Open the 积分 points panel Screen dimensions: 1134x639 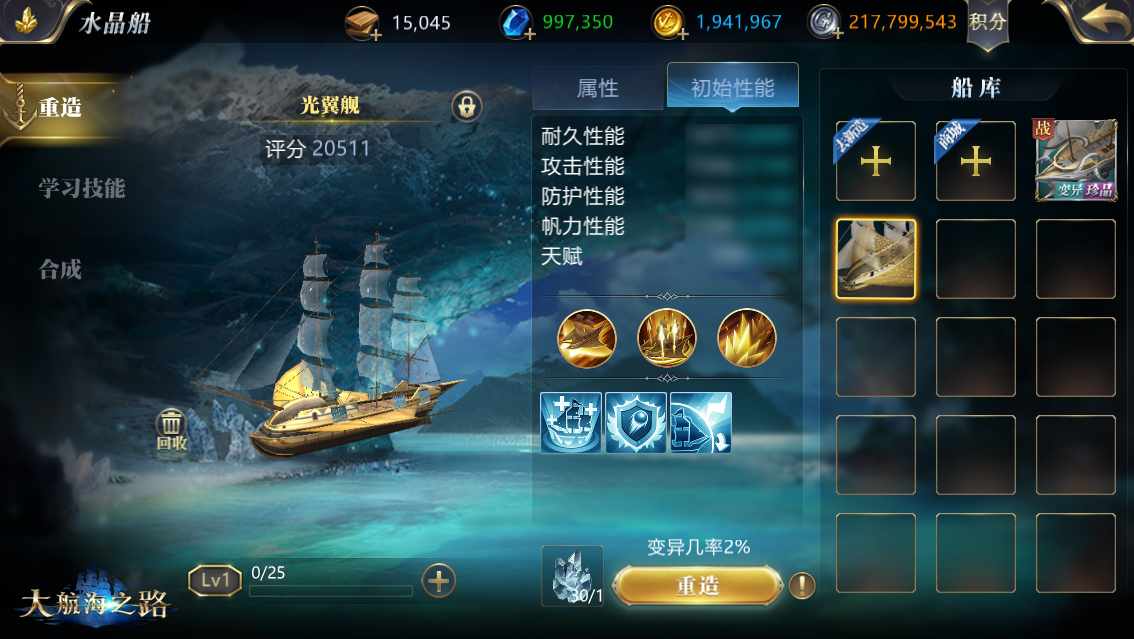click(987, 22)
